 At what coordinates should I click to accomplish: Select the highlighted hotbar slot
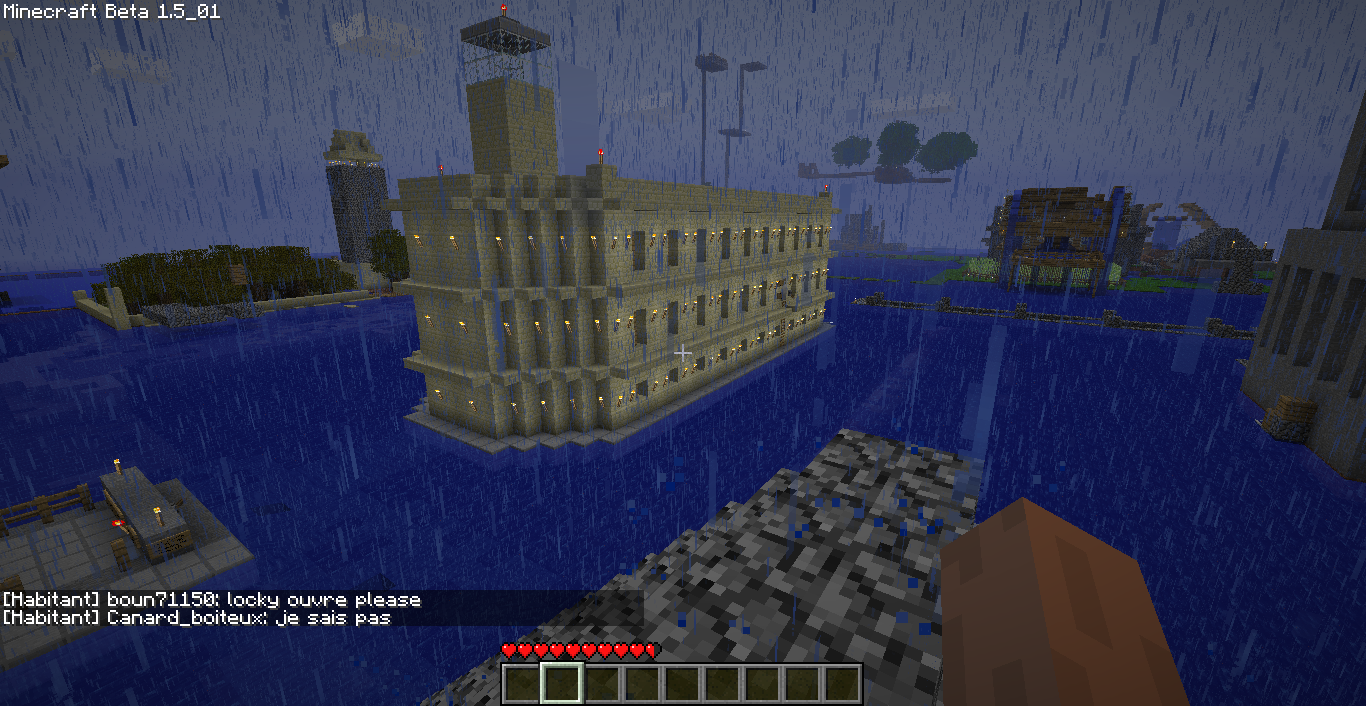[561, 684]
